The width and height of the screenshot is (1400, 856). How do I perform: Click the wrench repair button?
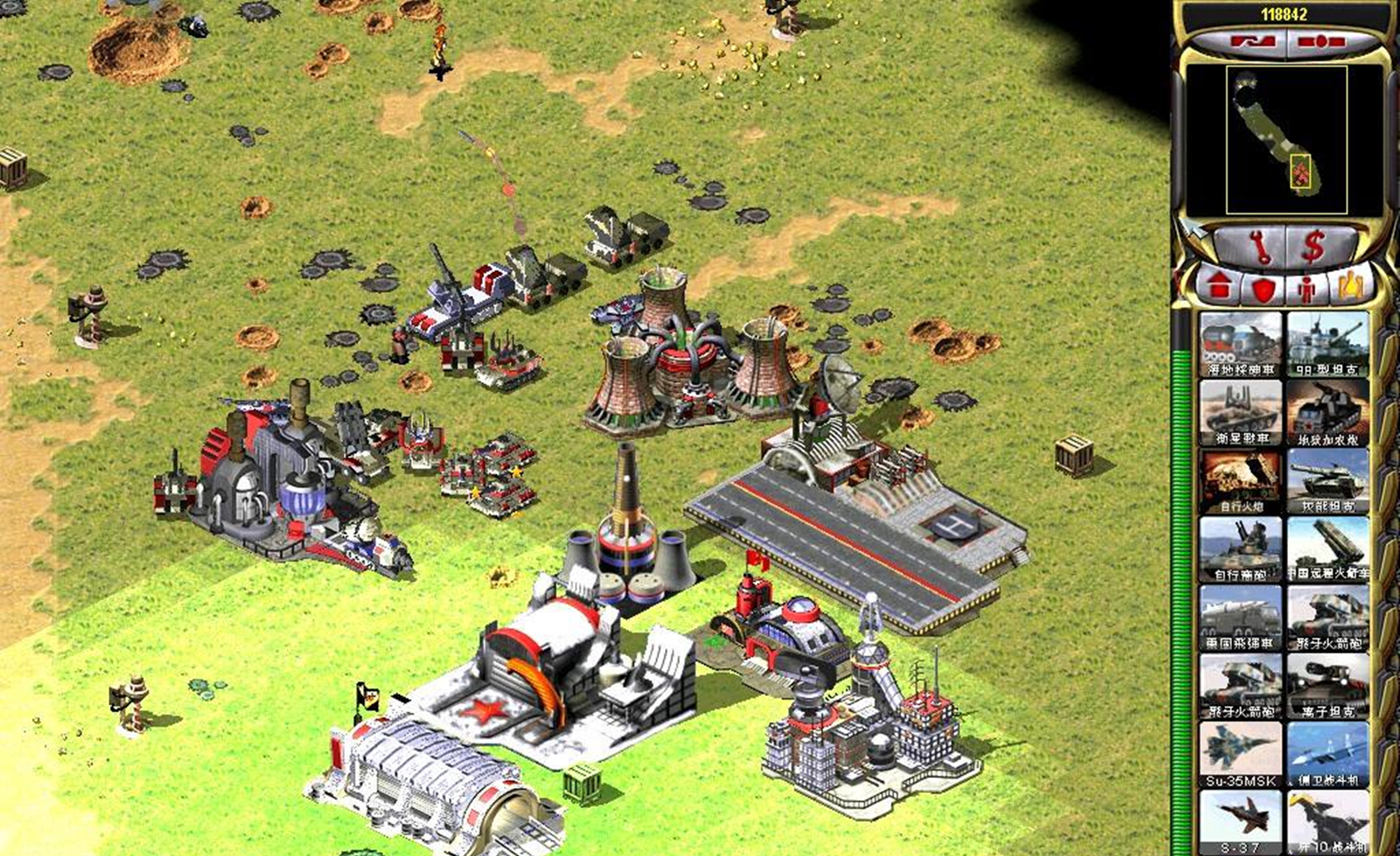1259,249
